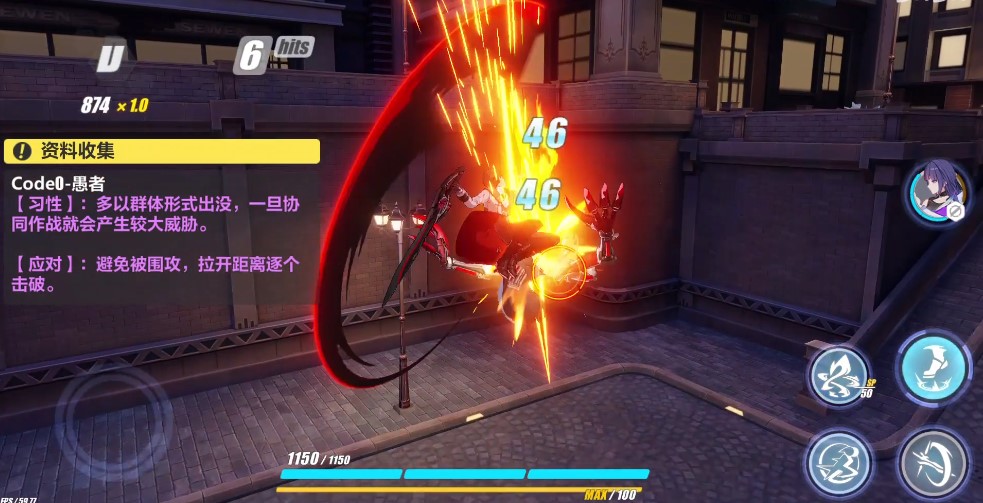983x503 pixels.
Task: Hit the basic attack slash button
Action: (932, 462)
